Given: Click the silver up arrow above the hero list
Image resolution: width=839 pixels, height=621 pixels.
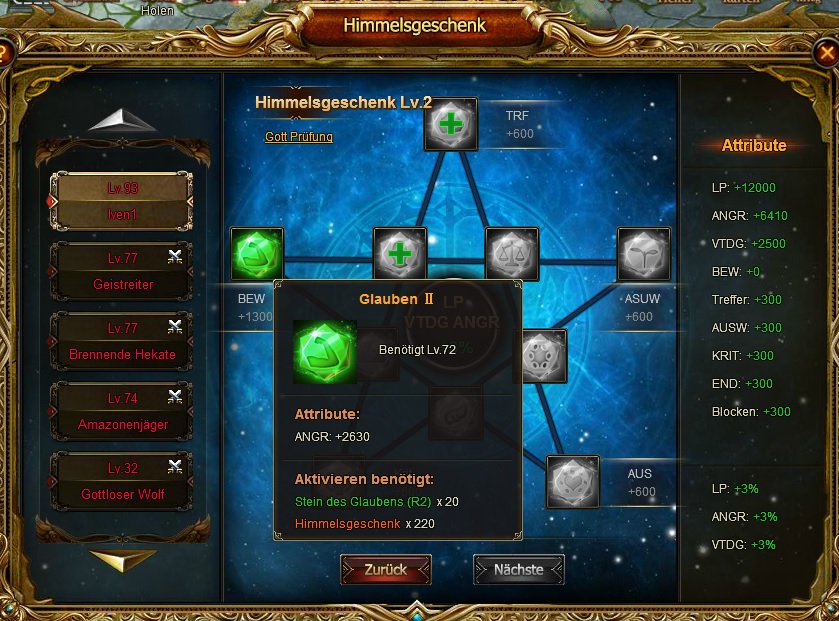Looking at the screenshot, I should [122, 120].
